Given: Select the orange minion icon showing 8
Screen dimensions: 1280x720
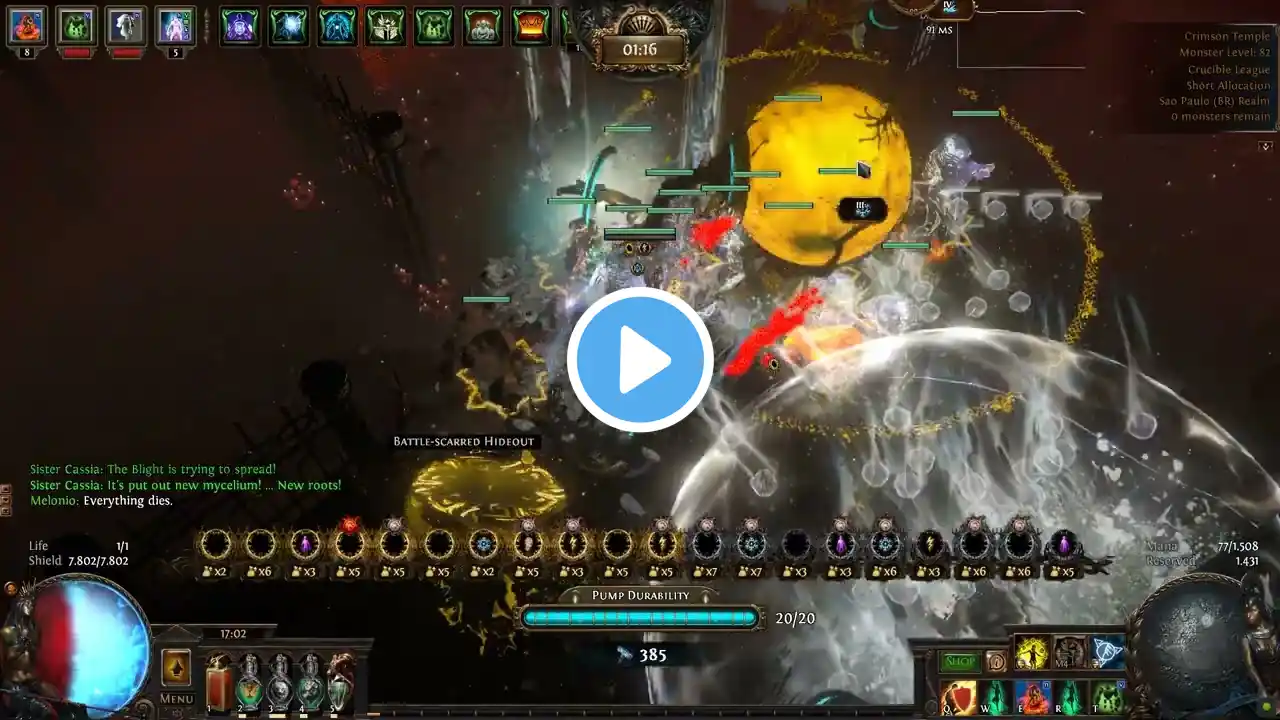Looking at the screenshot, I should point(27,25).
